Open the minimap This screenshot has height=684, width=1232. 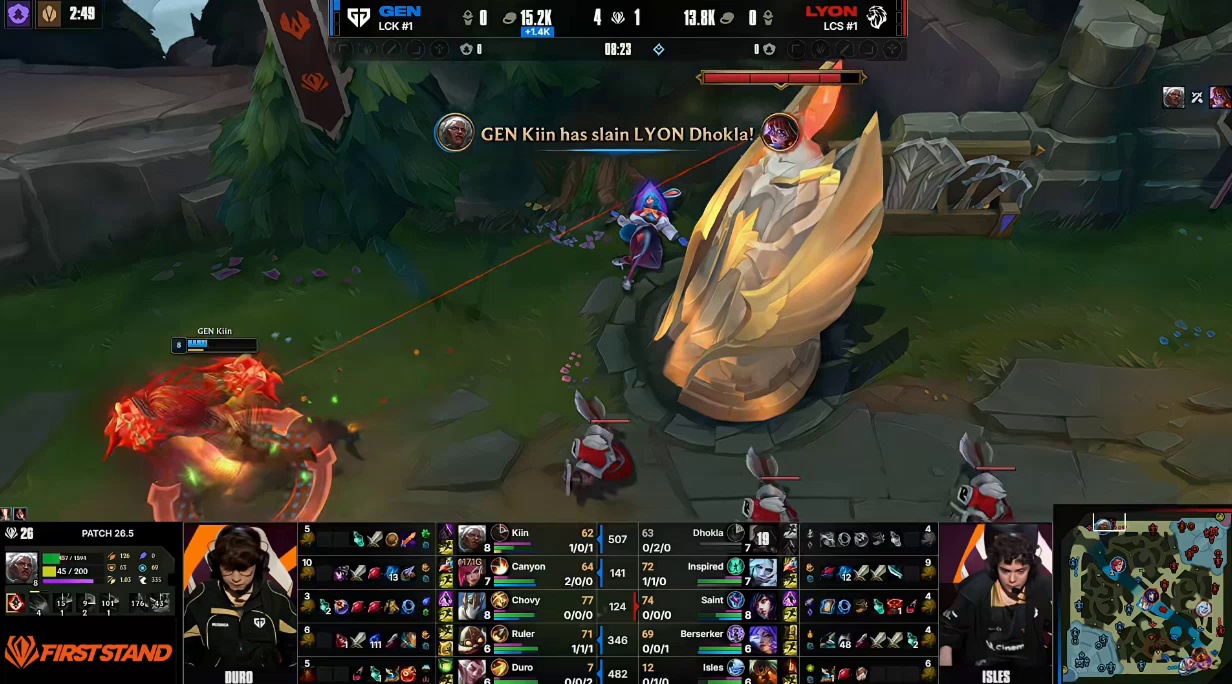pos(1144,594)
